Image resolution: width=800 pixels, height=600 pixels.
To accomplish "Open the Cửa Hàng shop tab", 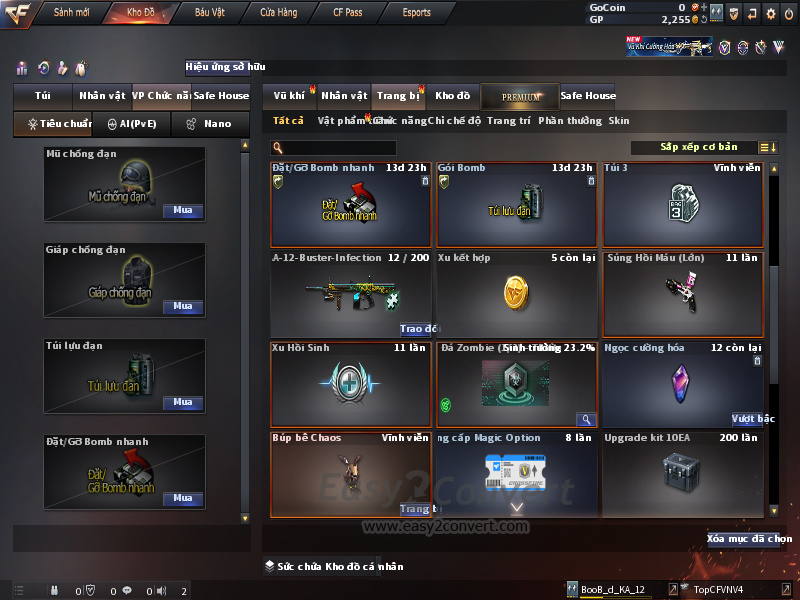I will point(278,13).
